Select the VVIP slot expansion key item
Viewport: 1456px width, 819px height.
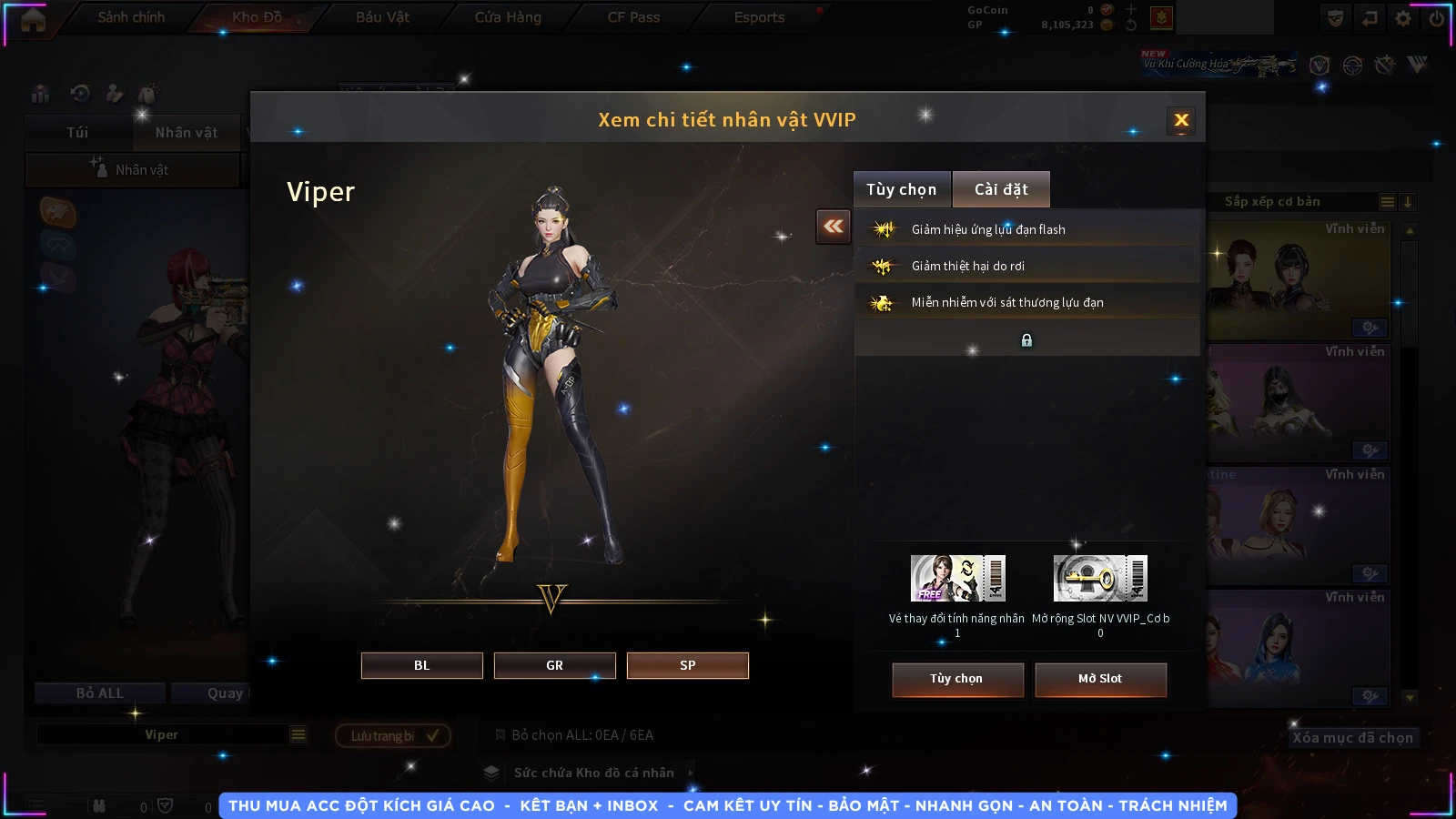point(1100,578)
